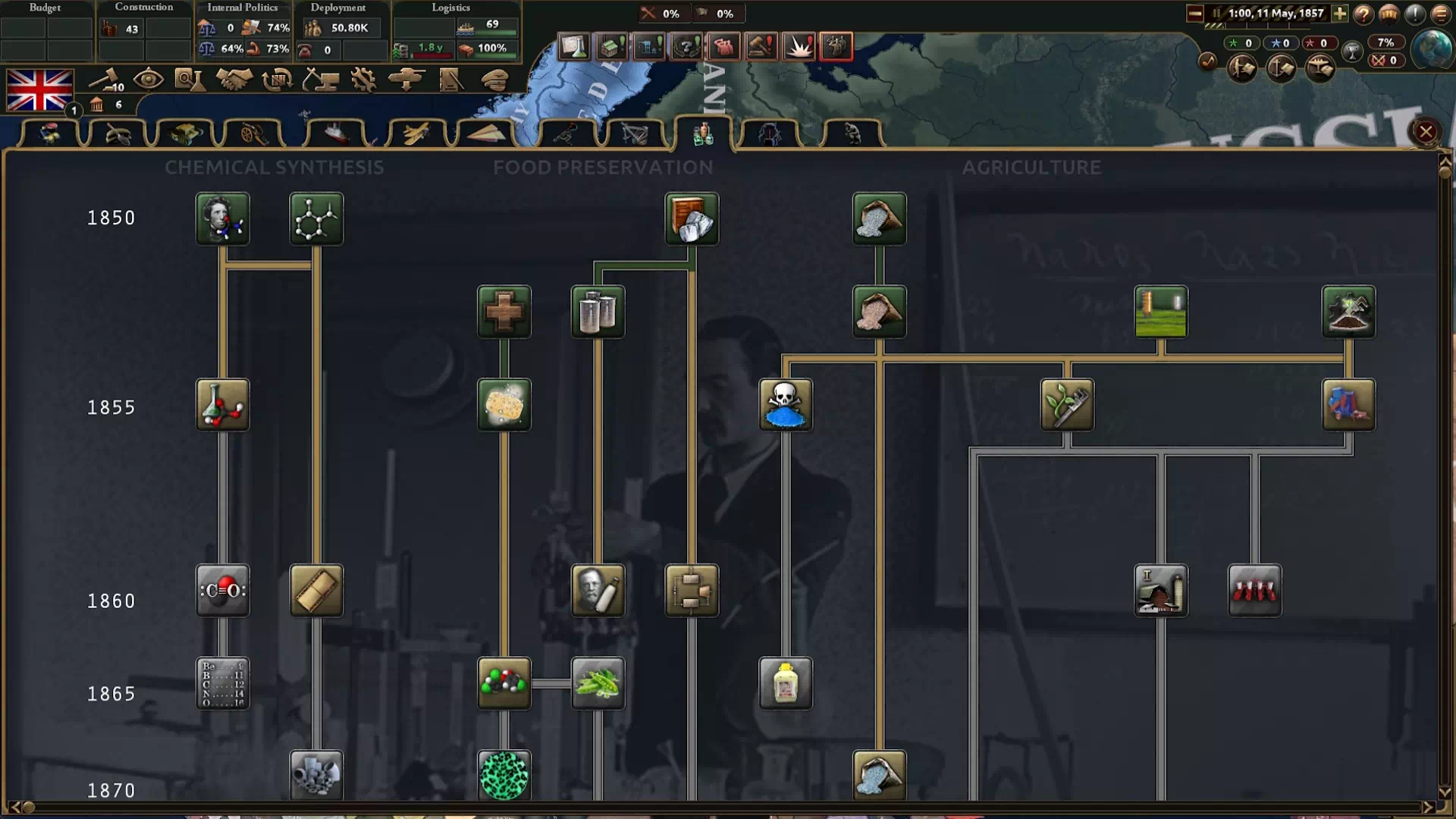
Task: Select the red cross medical technology
Action: (x=504, y=312)
